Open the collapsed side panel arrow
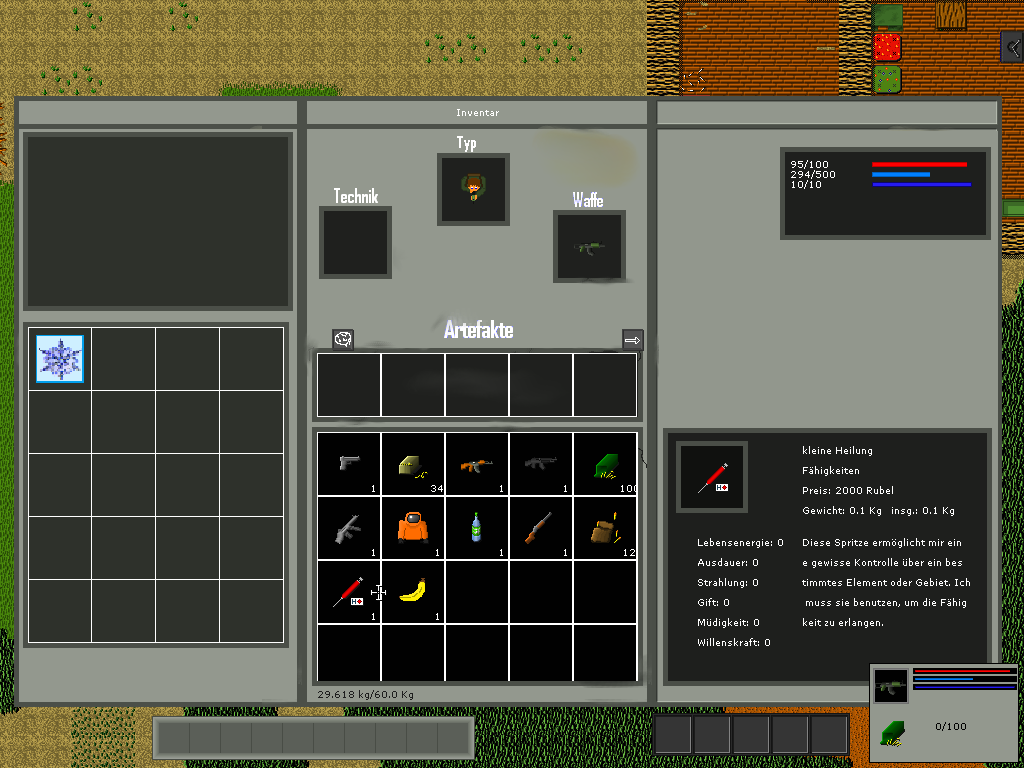 tap(1013, 47)
